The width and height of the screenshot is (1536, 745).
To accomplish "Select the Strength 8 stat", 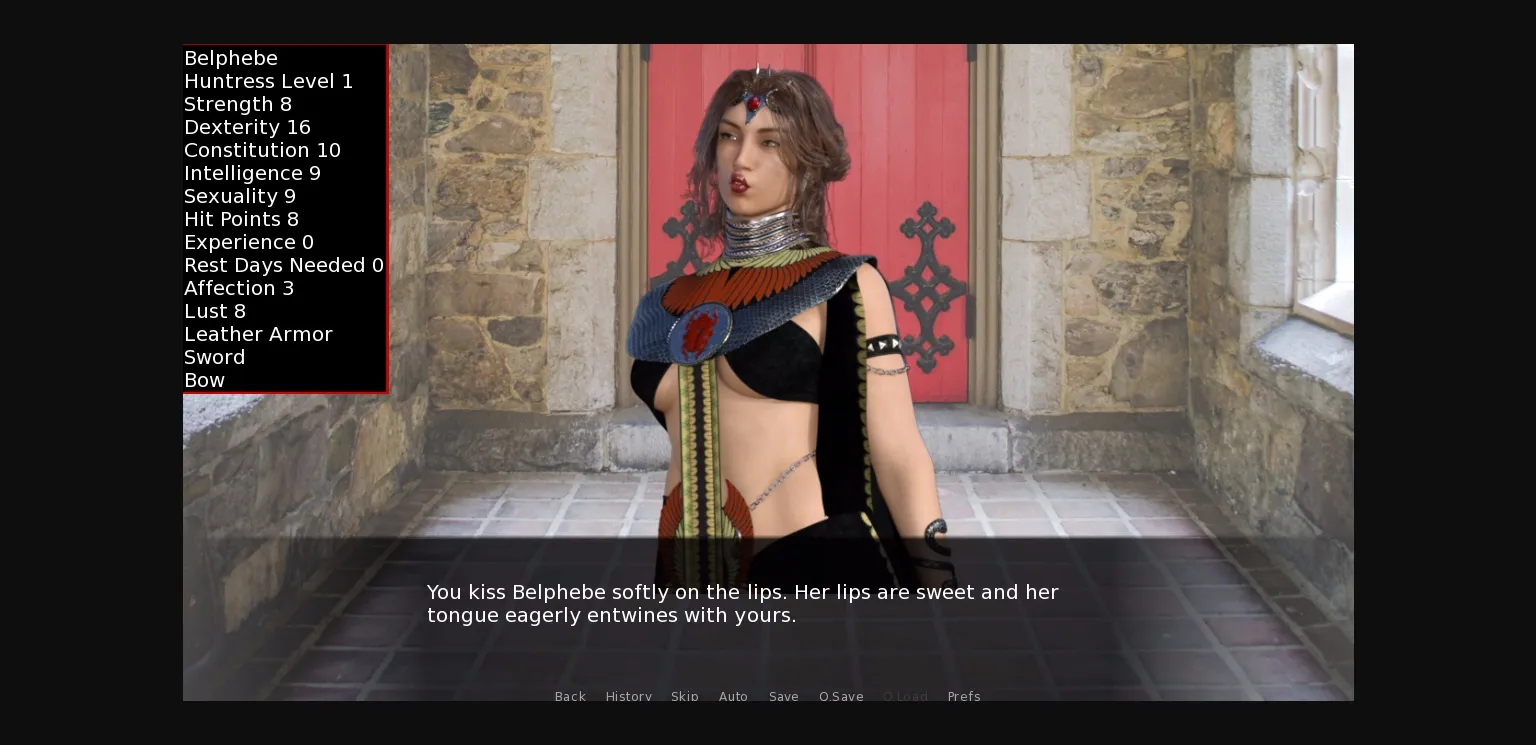I will point(238,104).
